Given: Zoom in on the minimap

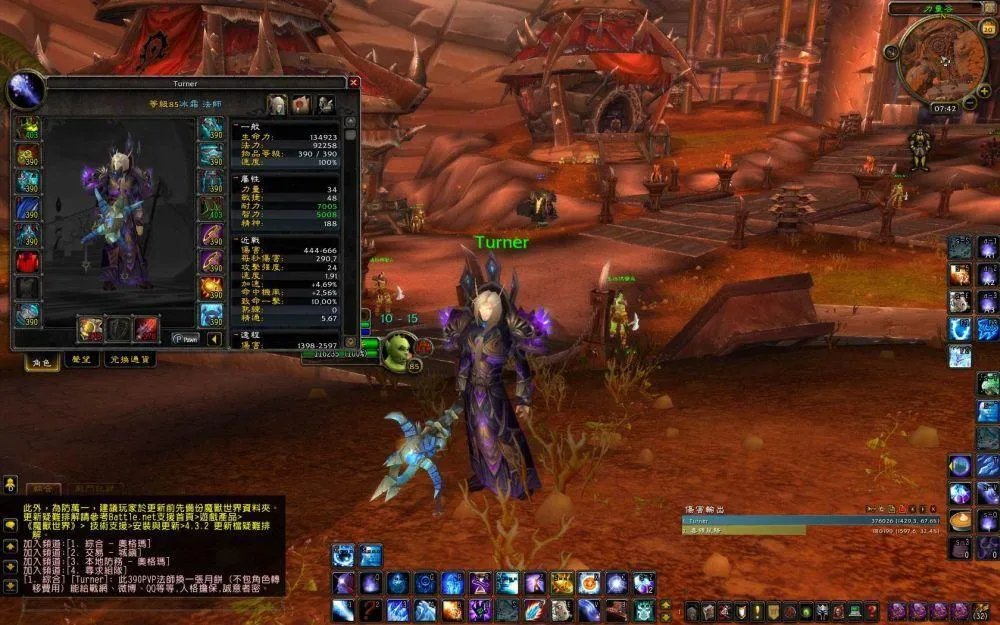Looking at the screenshot, I should tap(984, 91).
